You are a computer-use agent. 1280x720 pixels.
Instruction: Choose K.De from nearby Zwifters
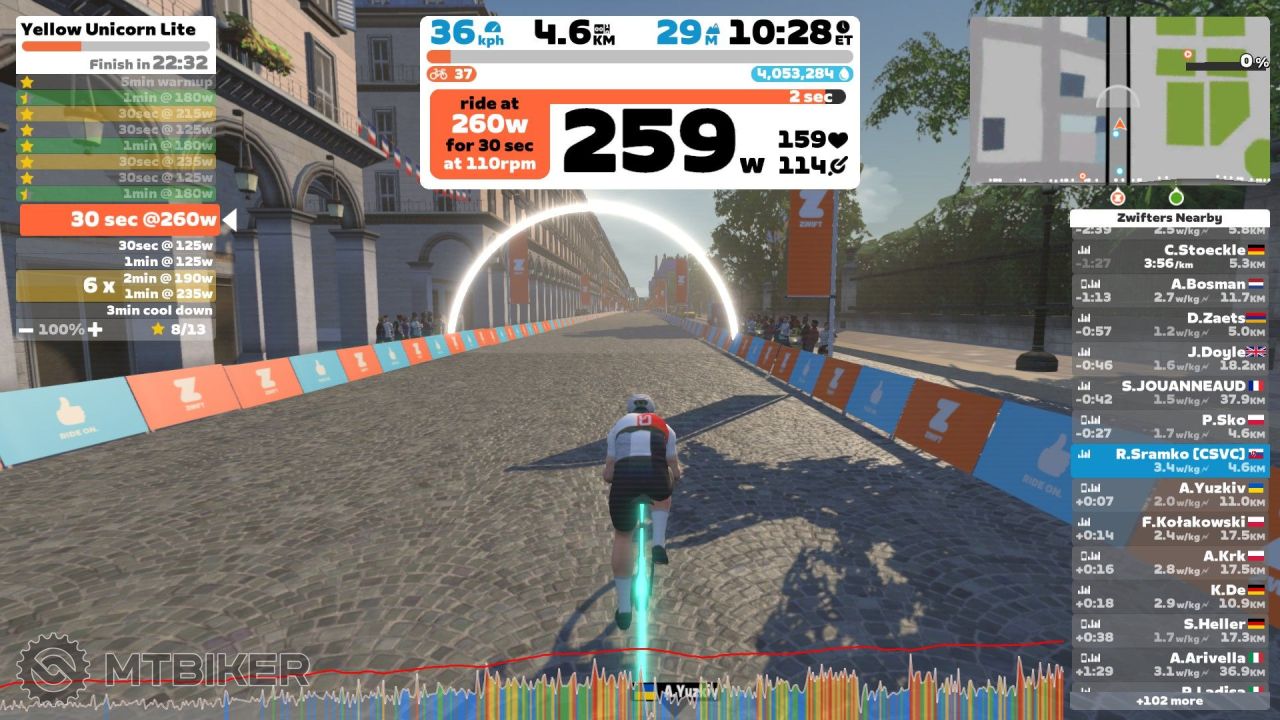click(x=1169, y=597)
